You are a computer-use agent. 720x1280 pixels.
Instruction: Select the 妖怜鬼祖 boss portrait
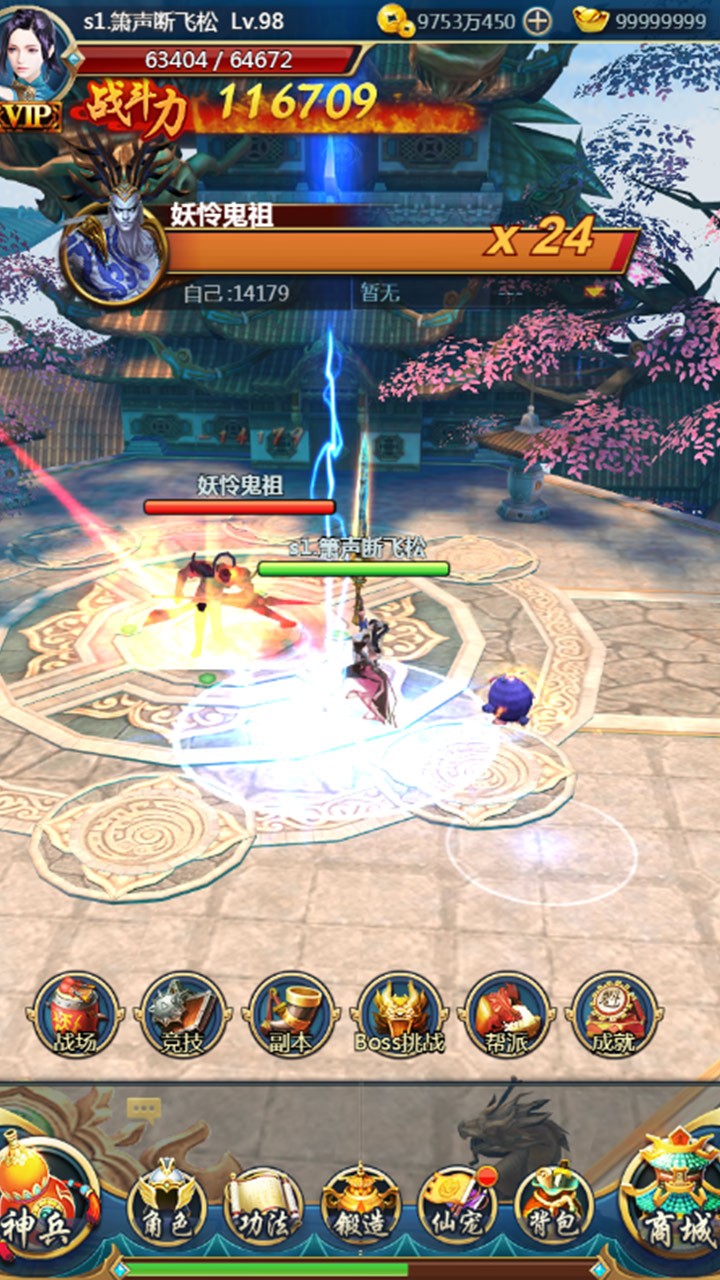point(113,251)
